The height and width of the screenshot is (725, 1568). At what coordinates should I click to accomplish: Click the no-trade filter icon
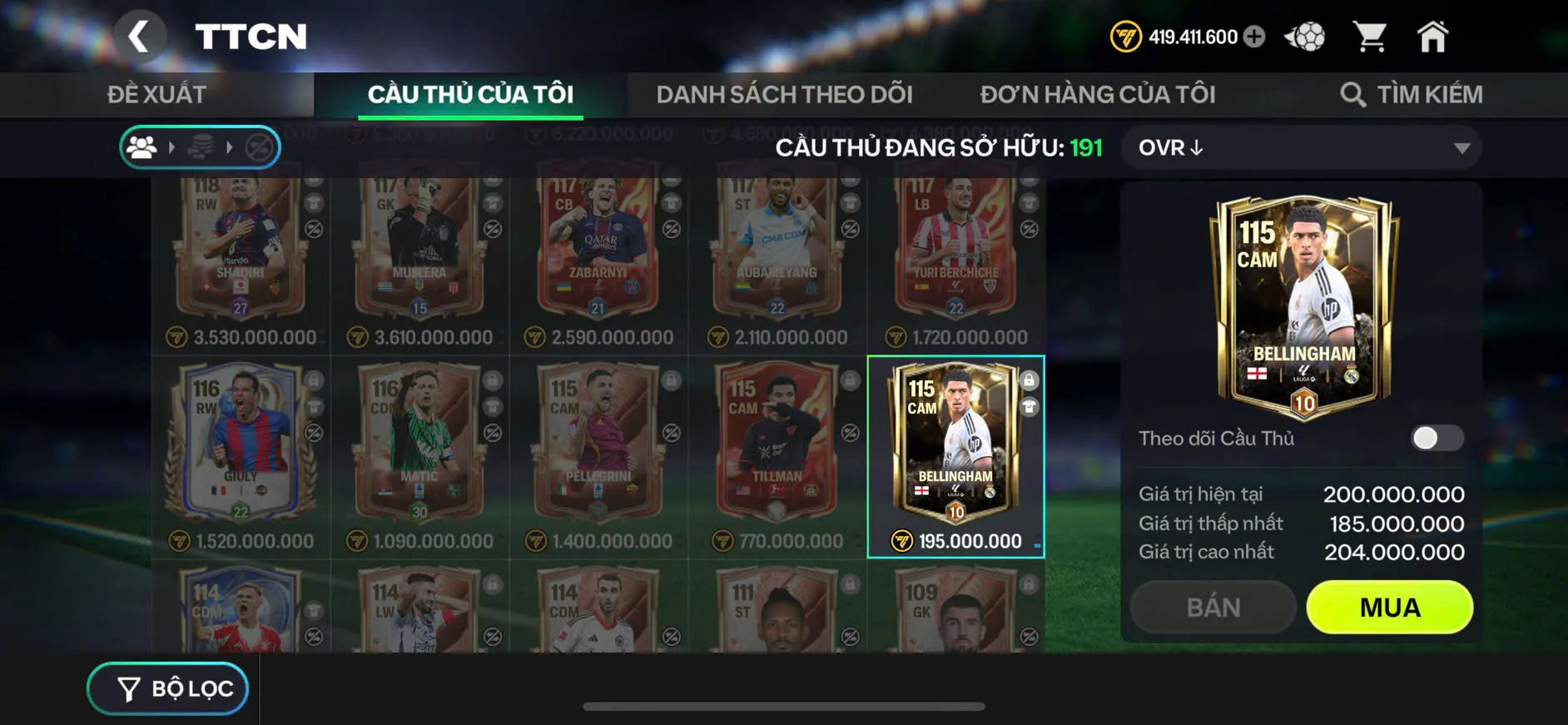coord(260,147)
